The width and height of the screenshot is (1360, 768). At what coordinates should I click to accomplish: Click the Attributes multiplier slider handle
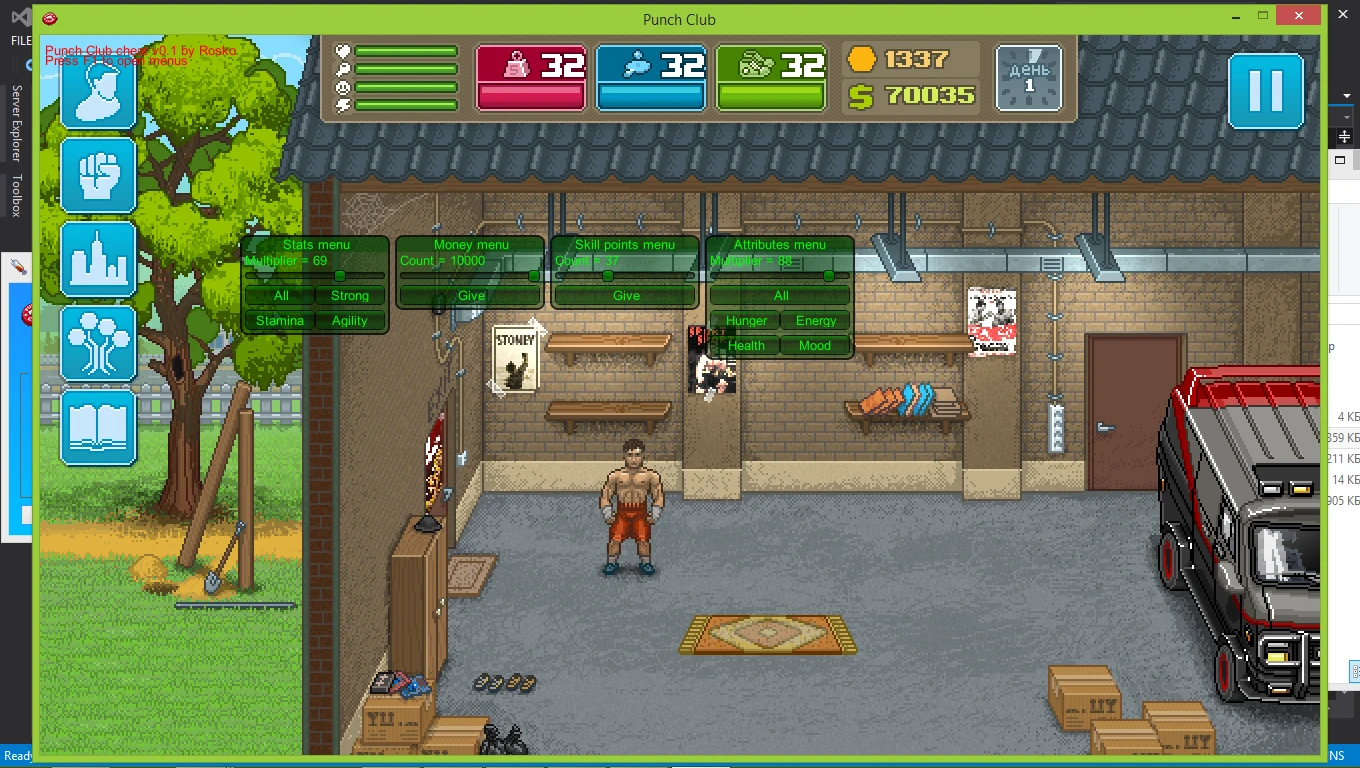click(x=828, y=274)
